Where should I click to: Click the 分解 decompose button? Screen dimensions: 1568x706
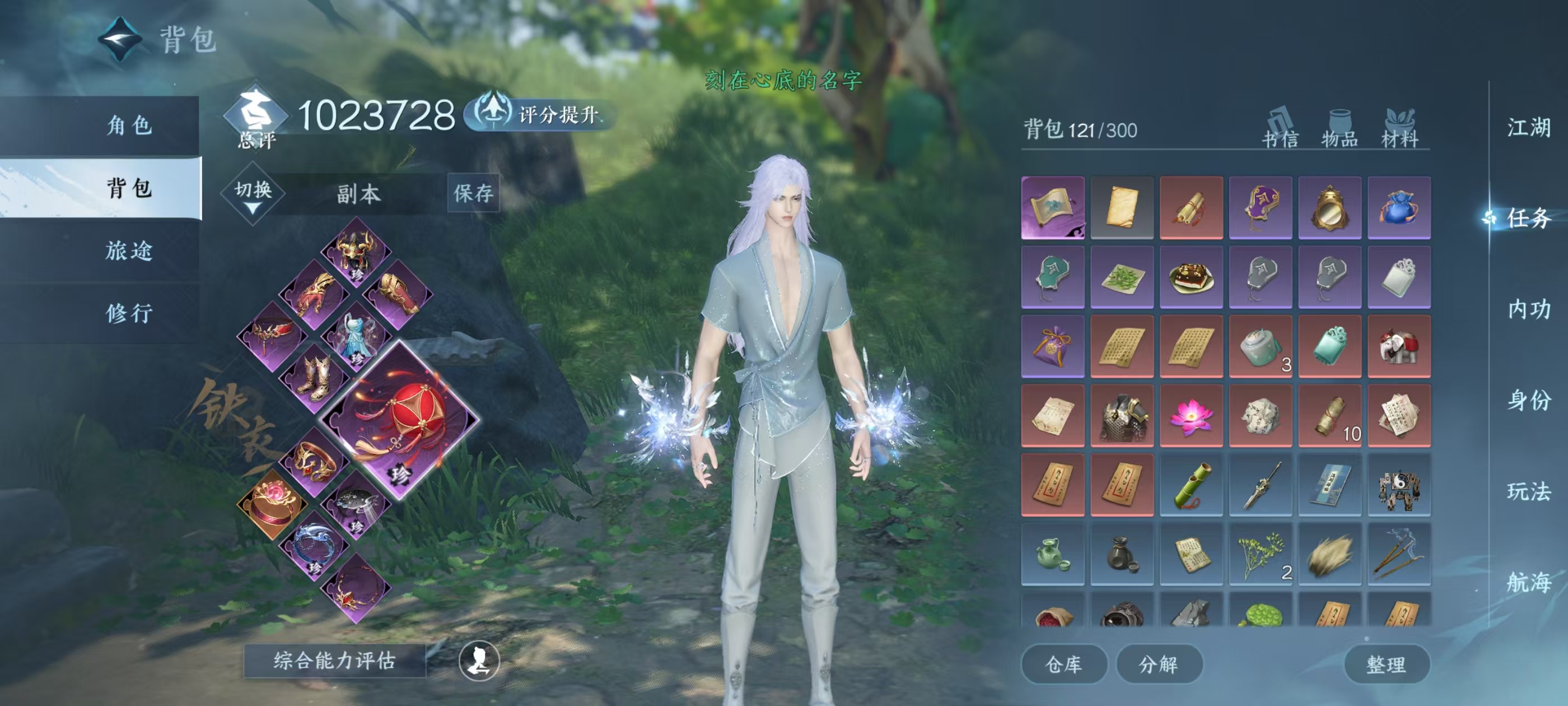click(x=1158, y=664)
